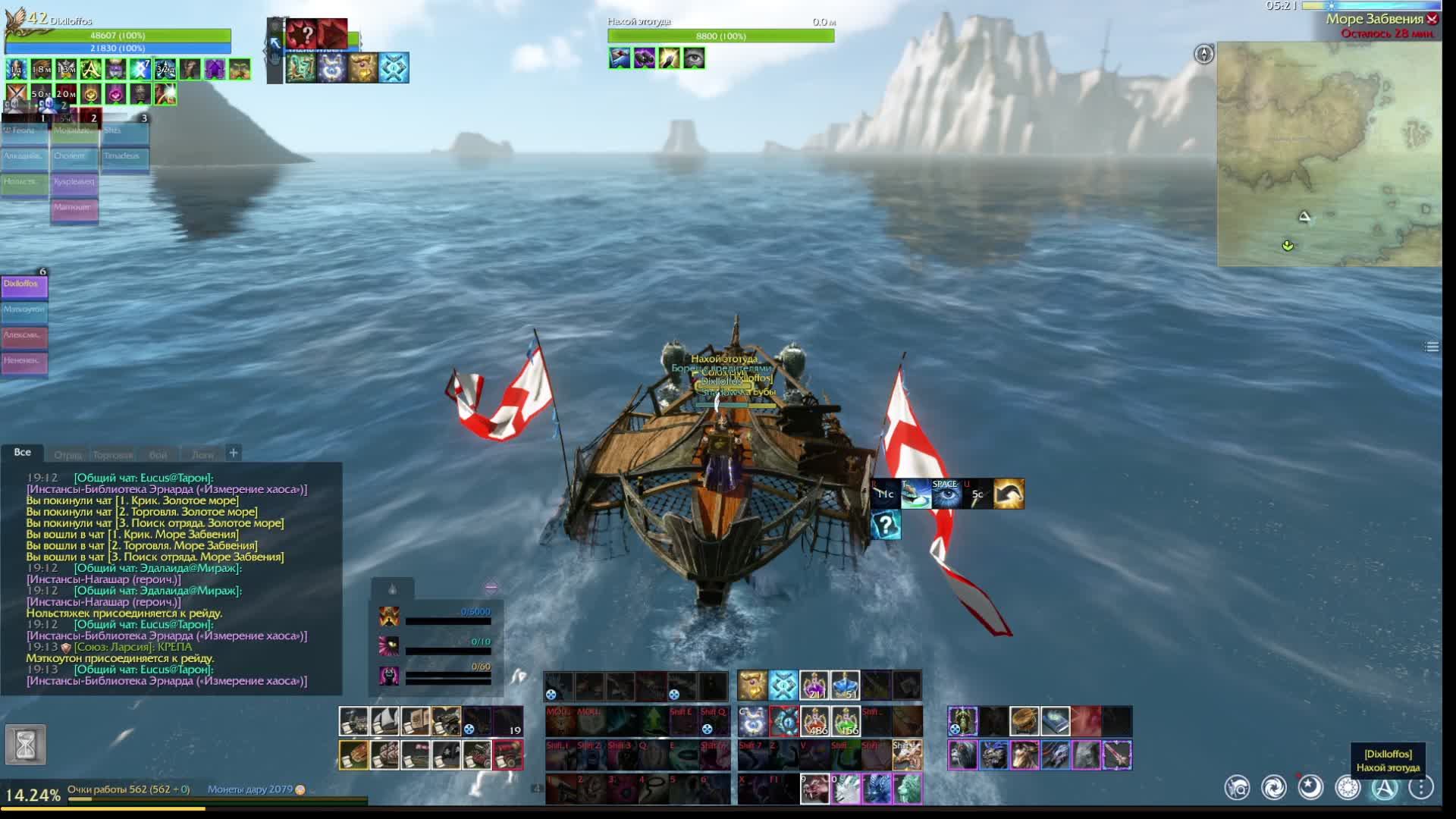Click the question mark icon under the ship bar
1456x819 pixels.
[886, 525]
